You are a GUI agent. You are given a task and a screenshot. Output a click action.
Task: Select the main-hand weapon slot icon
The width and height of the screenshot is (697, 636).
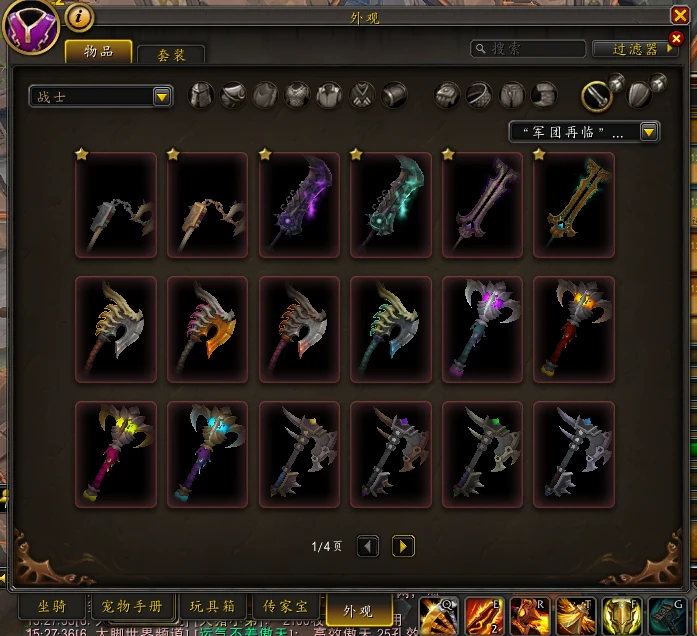click(x=598, y=96)
